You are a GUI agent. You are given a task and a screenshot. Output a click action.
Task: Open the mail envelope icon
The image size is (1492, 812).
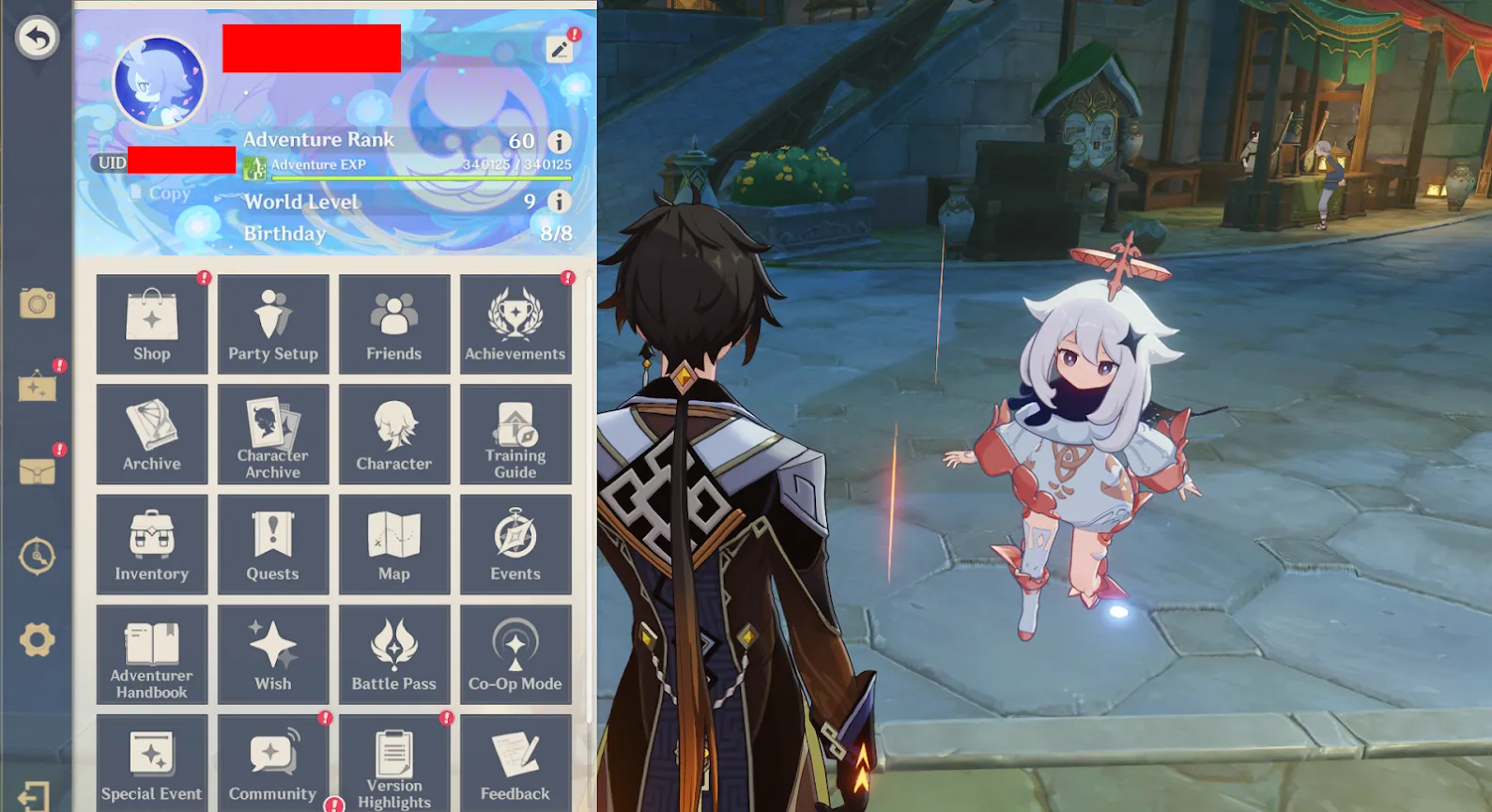point(38,471)
